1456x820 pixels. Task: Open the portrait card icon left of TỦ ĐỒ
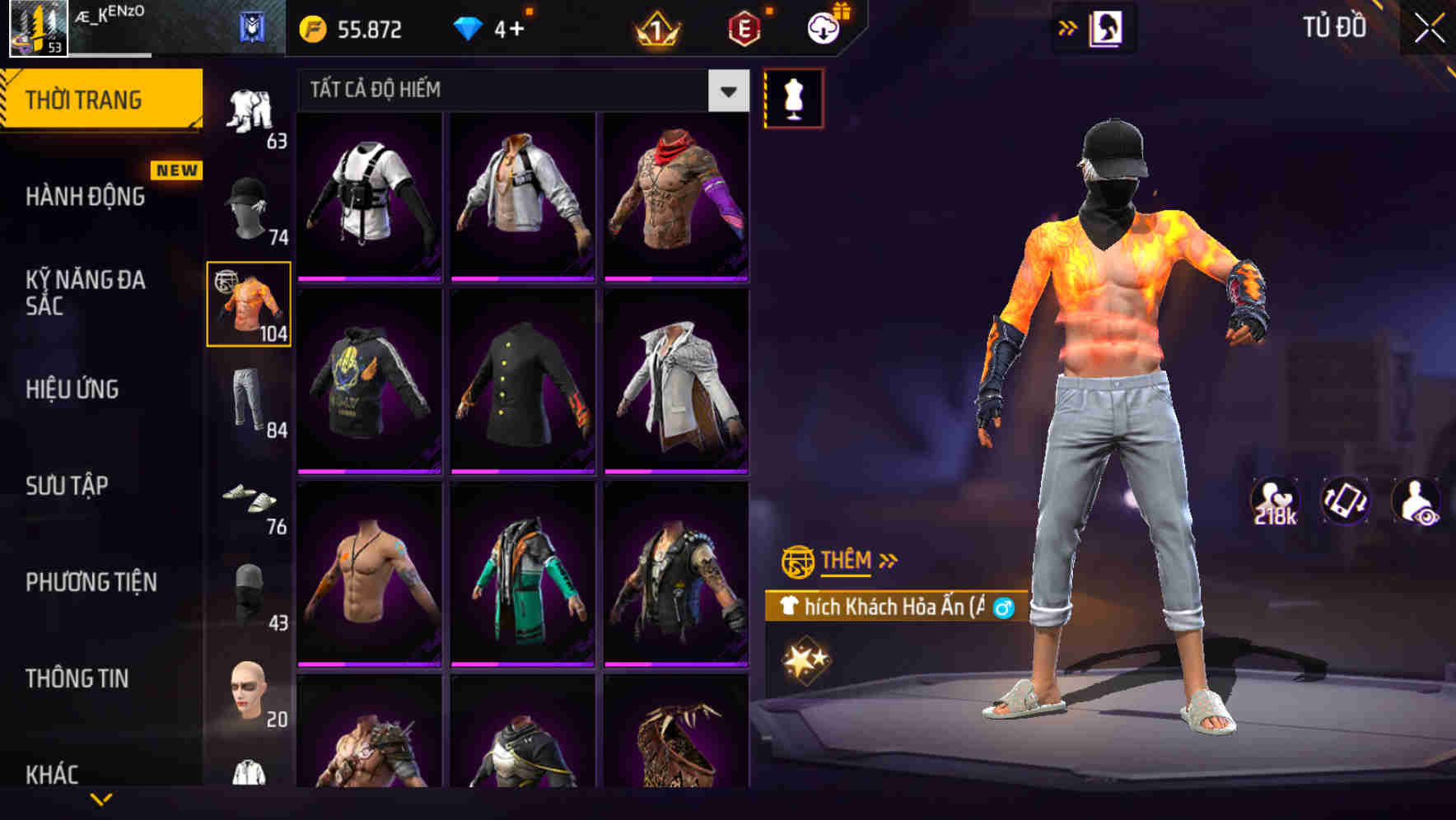coord(1104,26)
